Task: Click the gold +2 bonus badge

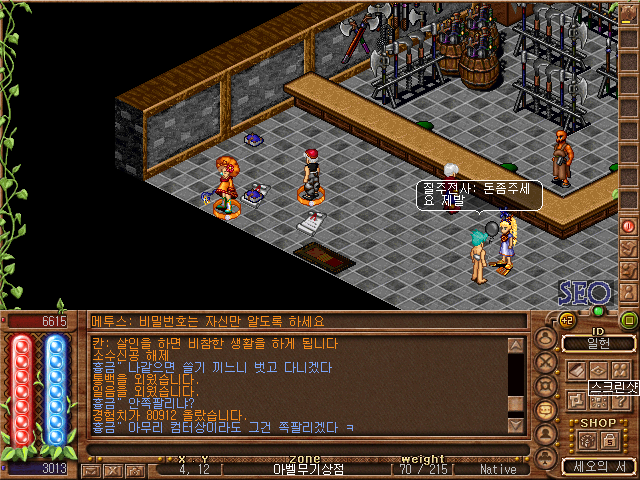Action: [566, 319]
